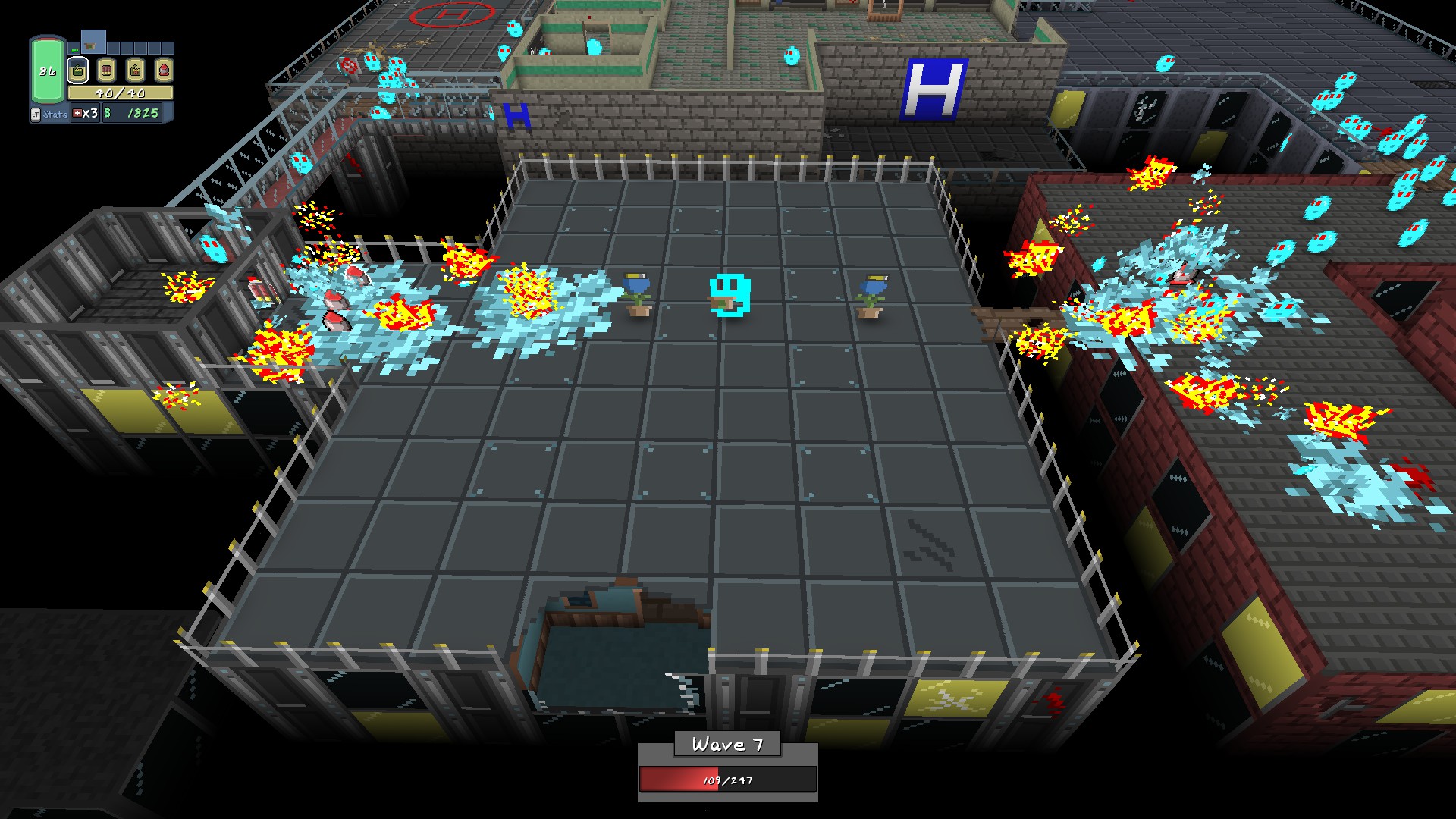Click the red medkit plus icon beside x3

point(77,114)
